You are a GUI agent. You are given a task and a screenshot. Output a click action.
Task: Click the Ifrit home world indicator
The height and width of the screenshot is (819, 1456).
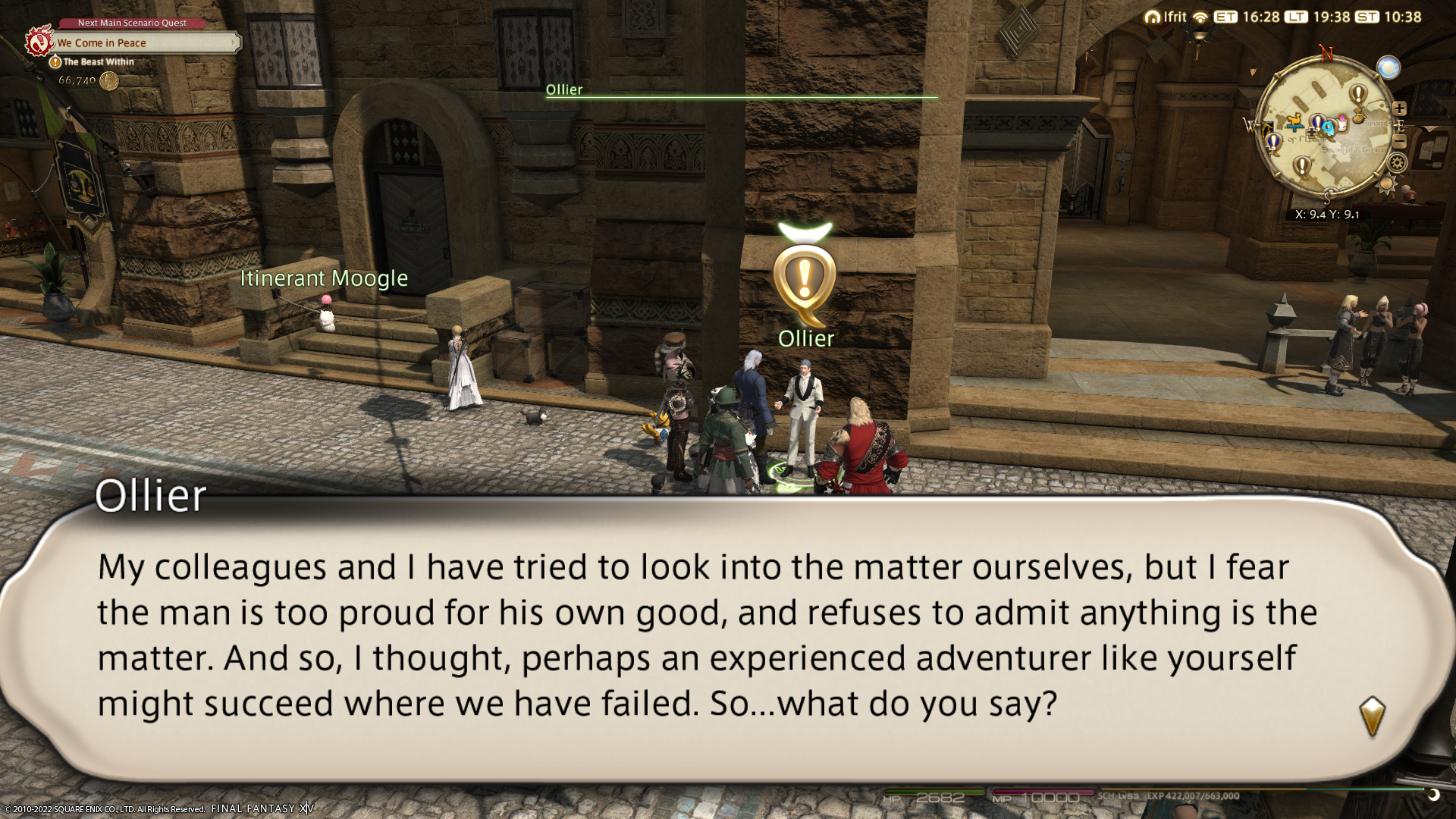pyautogui.click(x=1166, y=17)
